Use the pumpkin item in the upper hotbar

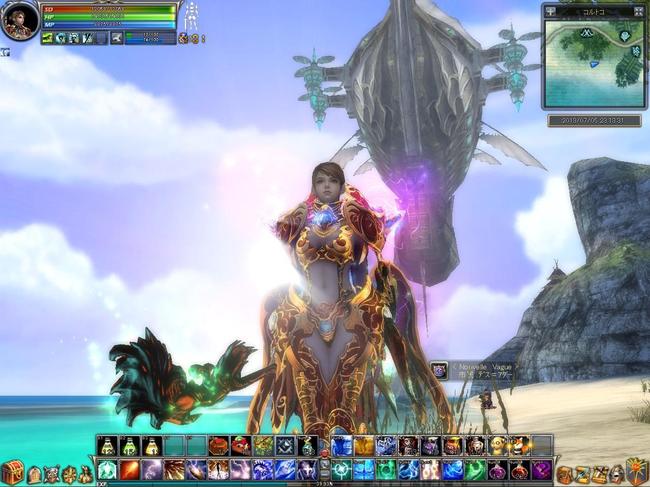[x=218, y=446]
